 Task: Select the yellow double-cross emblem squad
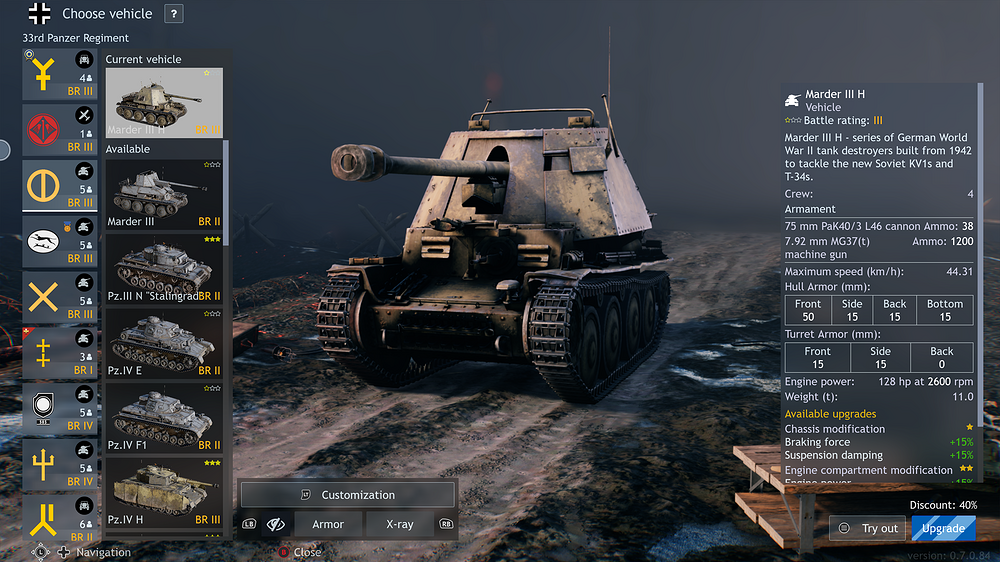coord(60,353)
